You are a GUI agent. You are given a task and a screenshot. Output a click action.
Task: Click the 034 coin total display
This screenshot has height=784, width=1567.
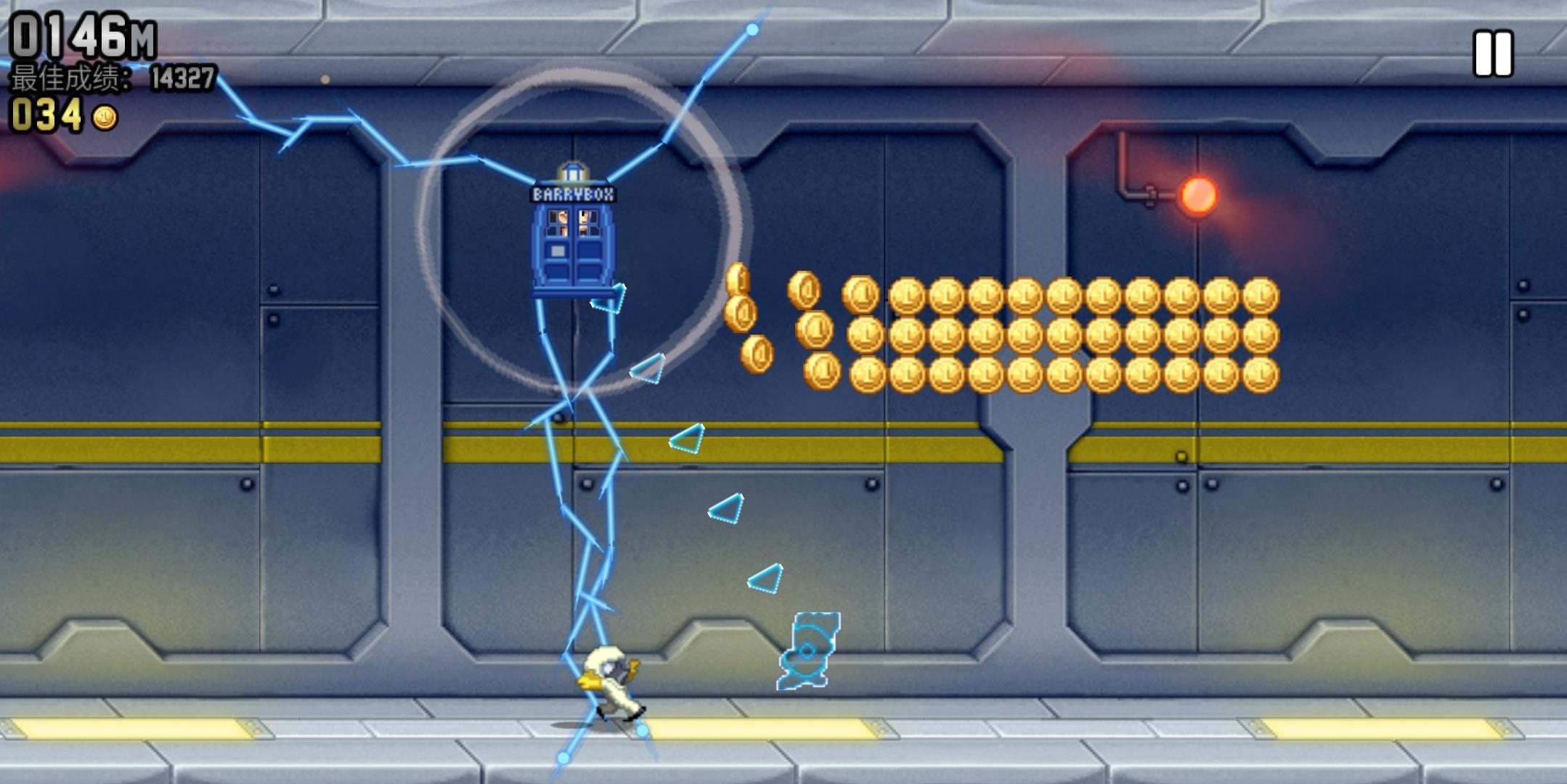(x=45, y=115)
